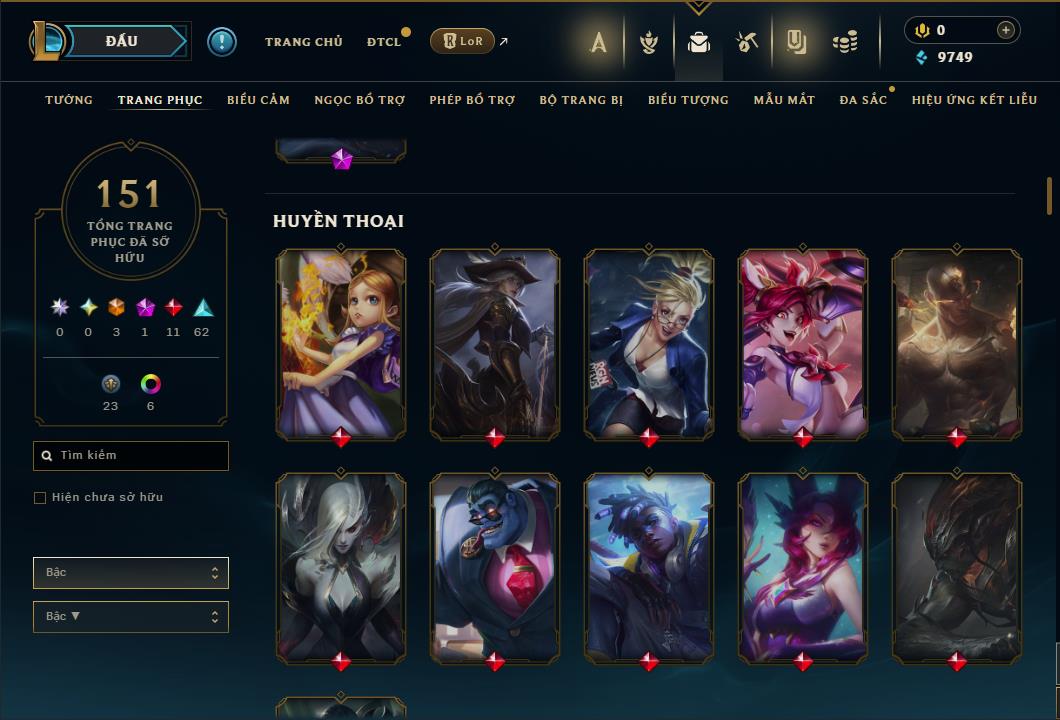Click the ĐẤU play button
Viewport: 1060px width, 720px height.
(121, 41)
